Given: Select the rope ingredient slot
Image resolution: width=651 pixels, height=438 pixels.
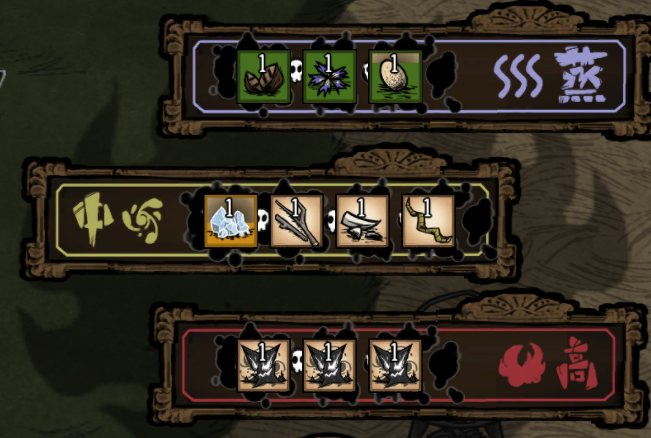Looking at the screenshot, I should click(x=428, y=221).
